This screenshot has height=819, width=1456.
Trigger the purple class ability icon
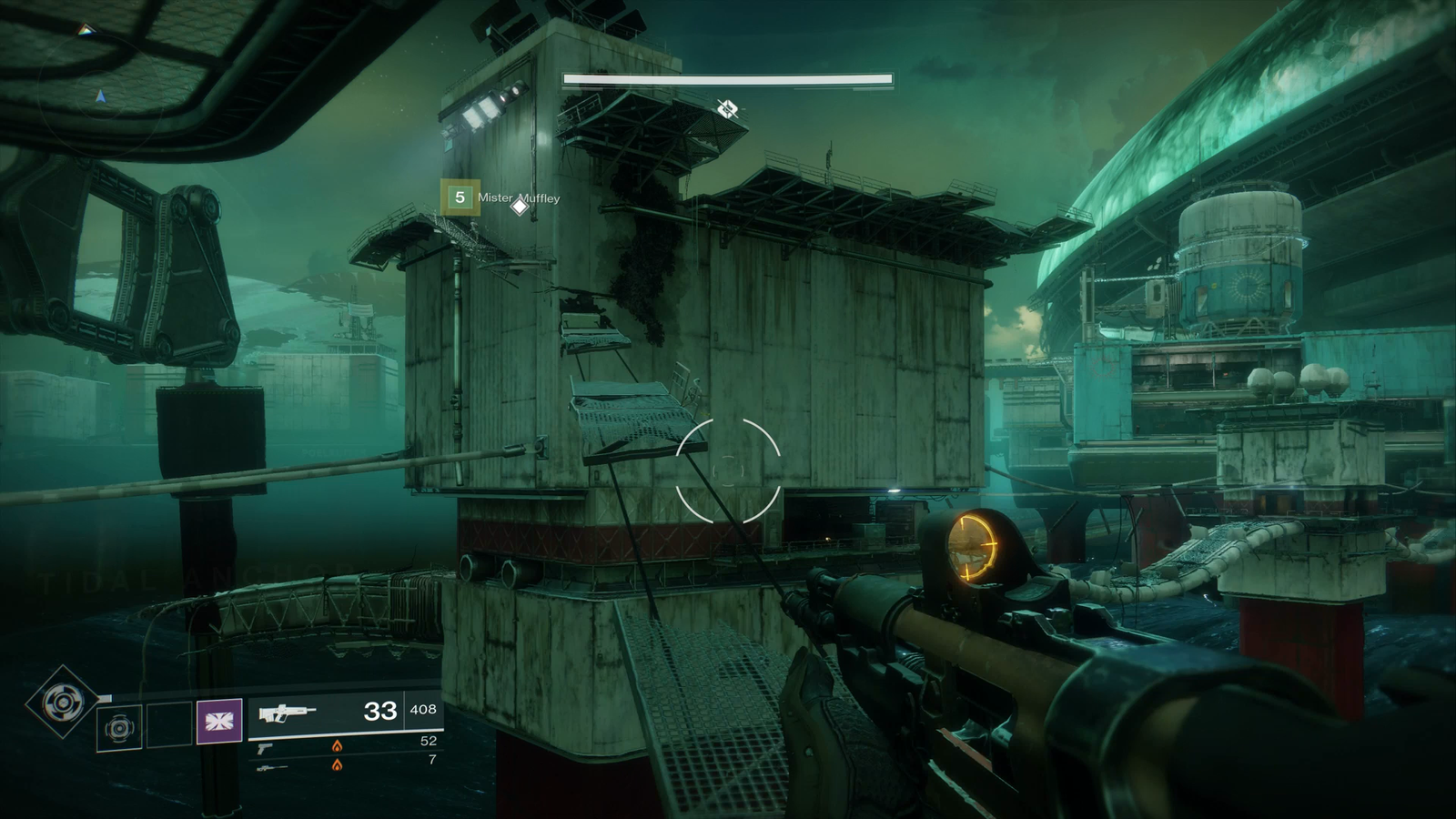(219, 723)
